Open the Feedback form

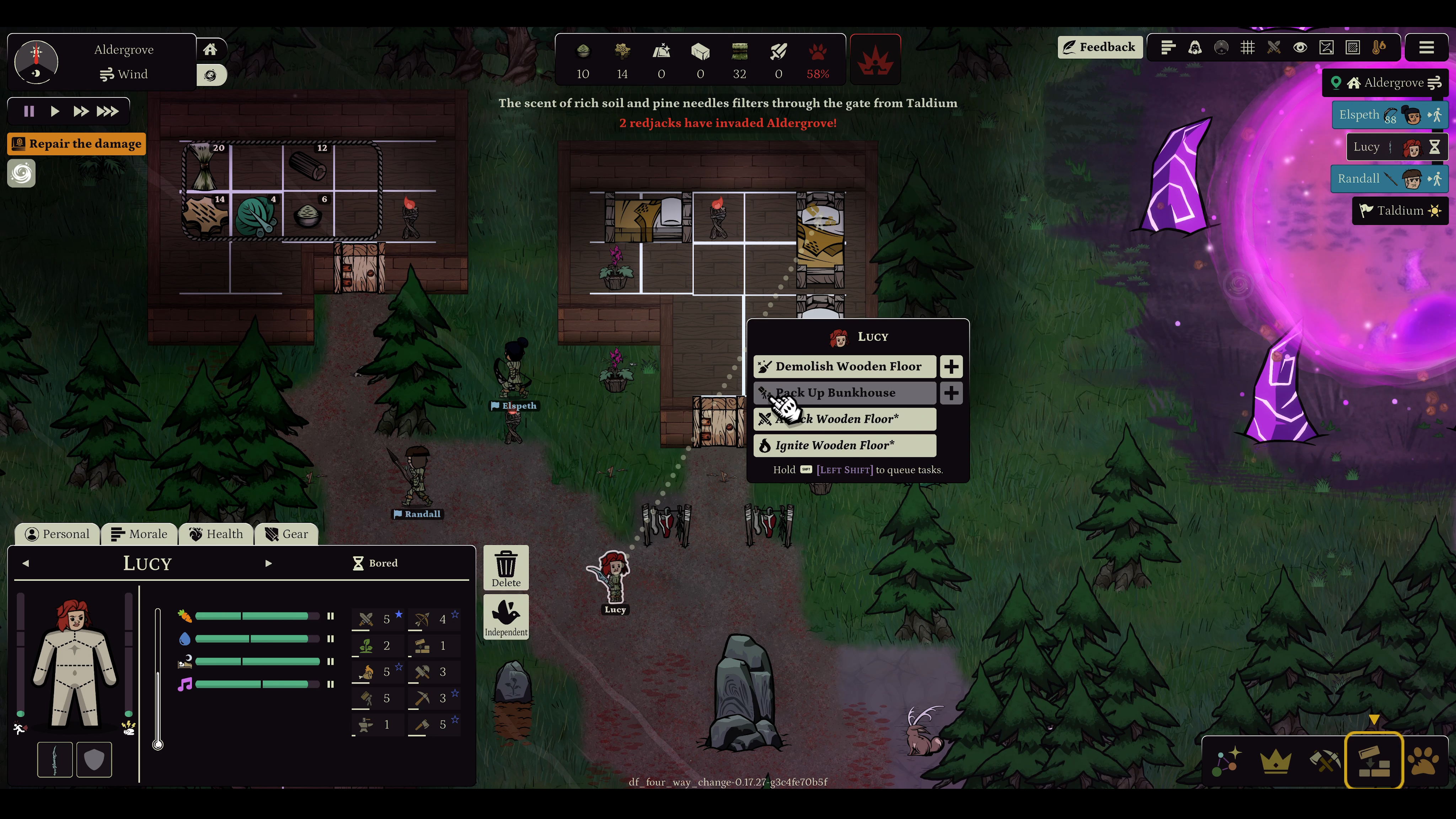(x=1099, y=47)
